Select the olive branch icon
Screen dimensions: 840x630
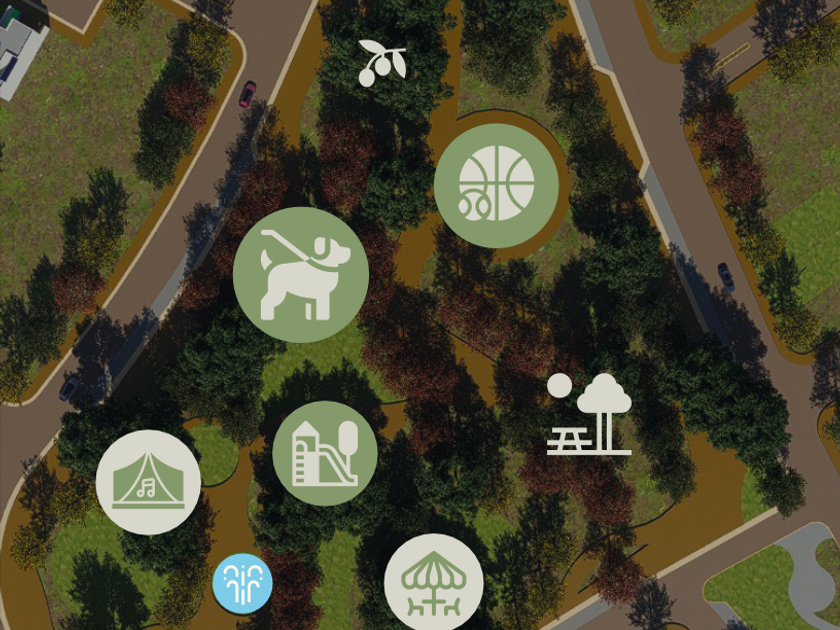pos(382,62)
